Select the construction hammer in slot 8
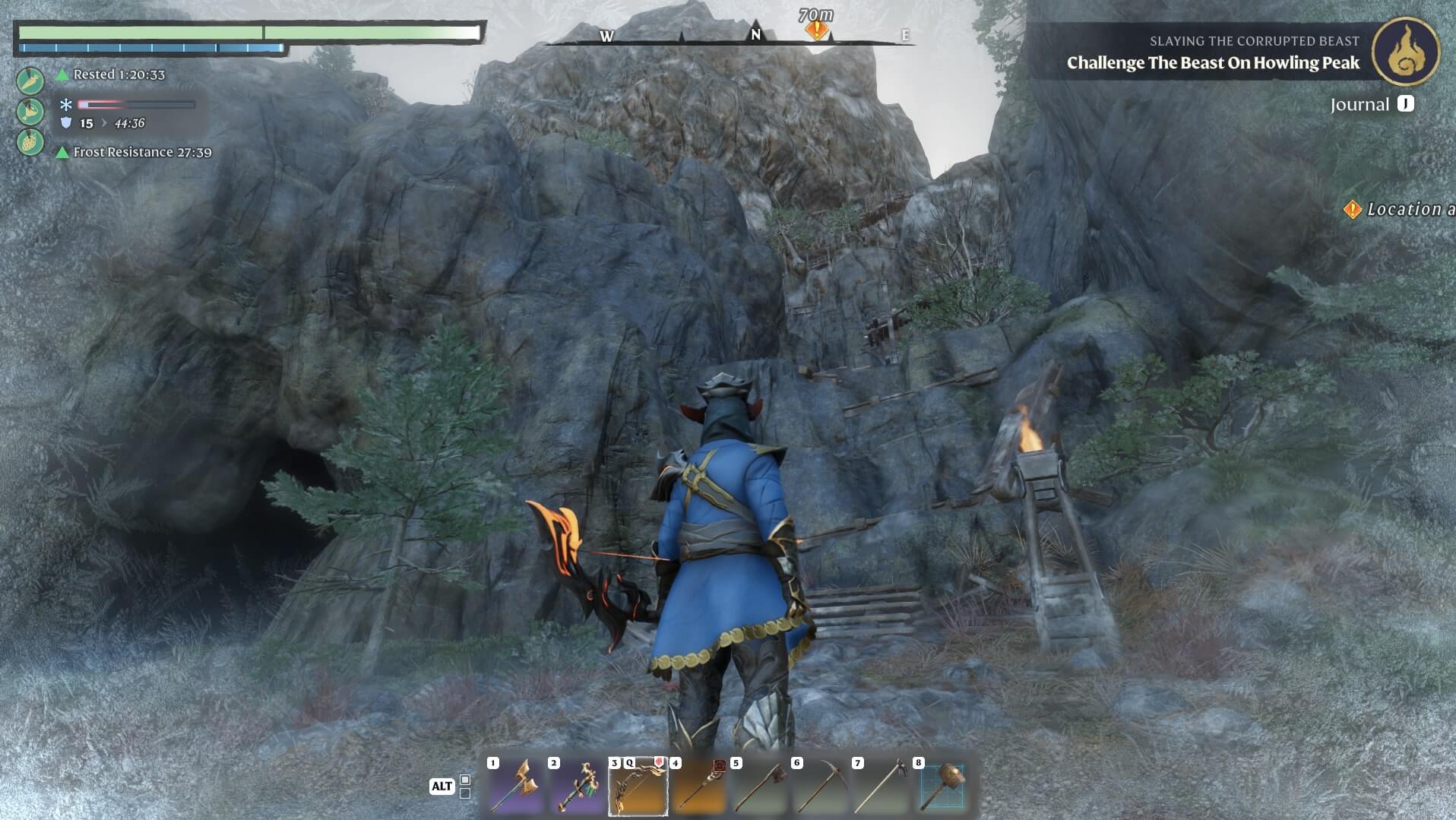The height and width of the screenshot is (820, 1456). click(x=942, y=787)
